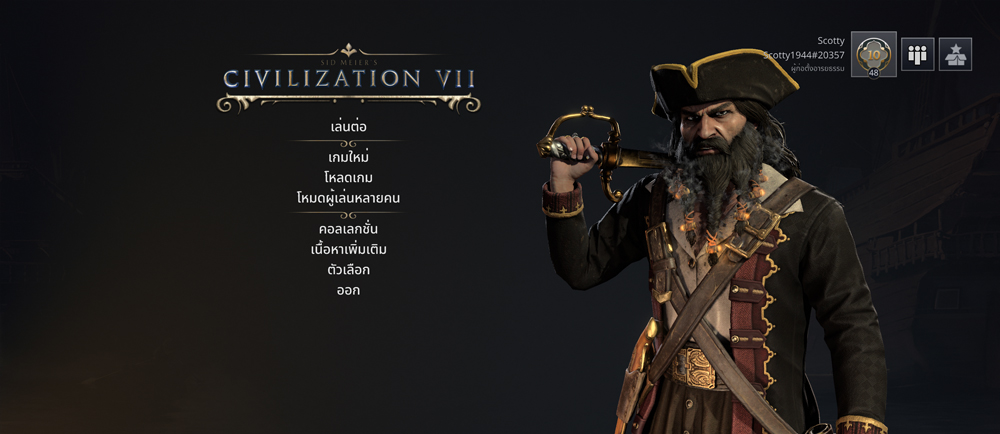Open the คอลเลกชั่น collection entry
The width and height of the screenshot is (1000, 434).
(348, 229)
